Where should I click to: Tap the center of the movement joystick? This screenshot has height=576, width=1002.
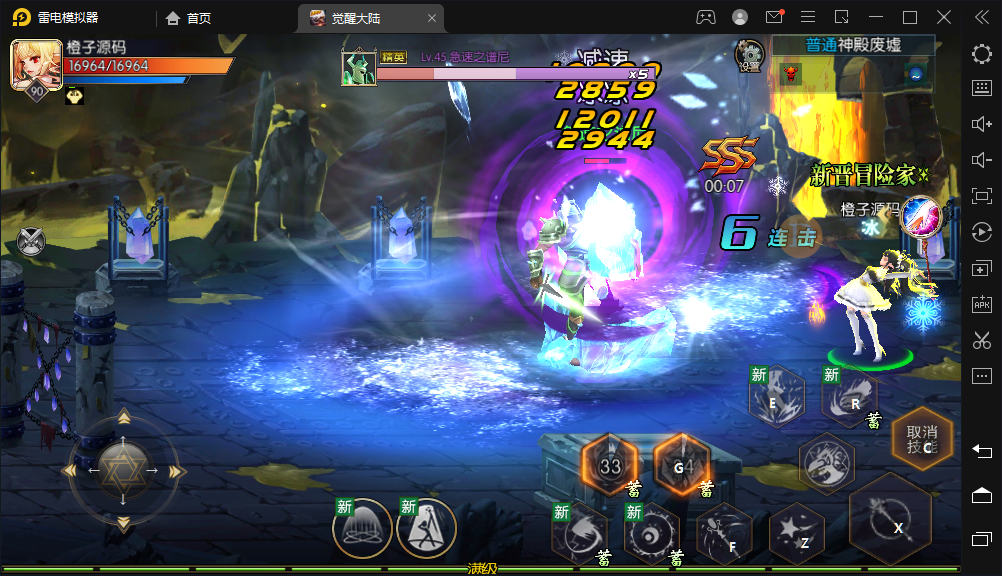pyautogui.click(x=123, y=466)
